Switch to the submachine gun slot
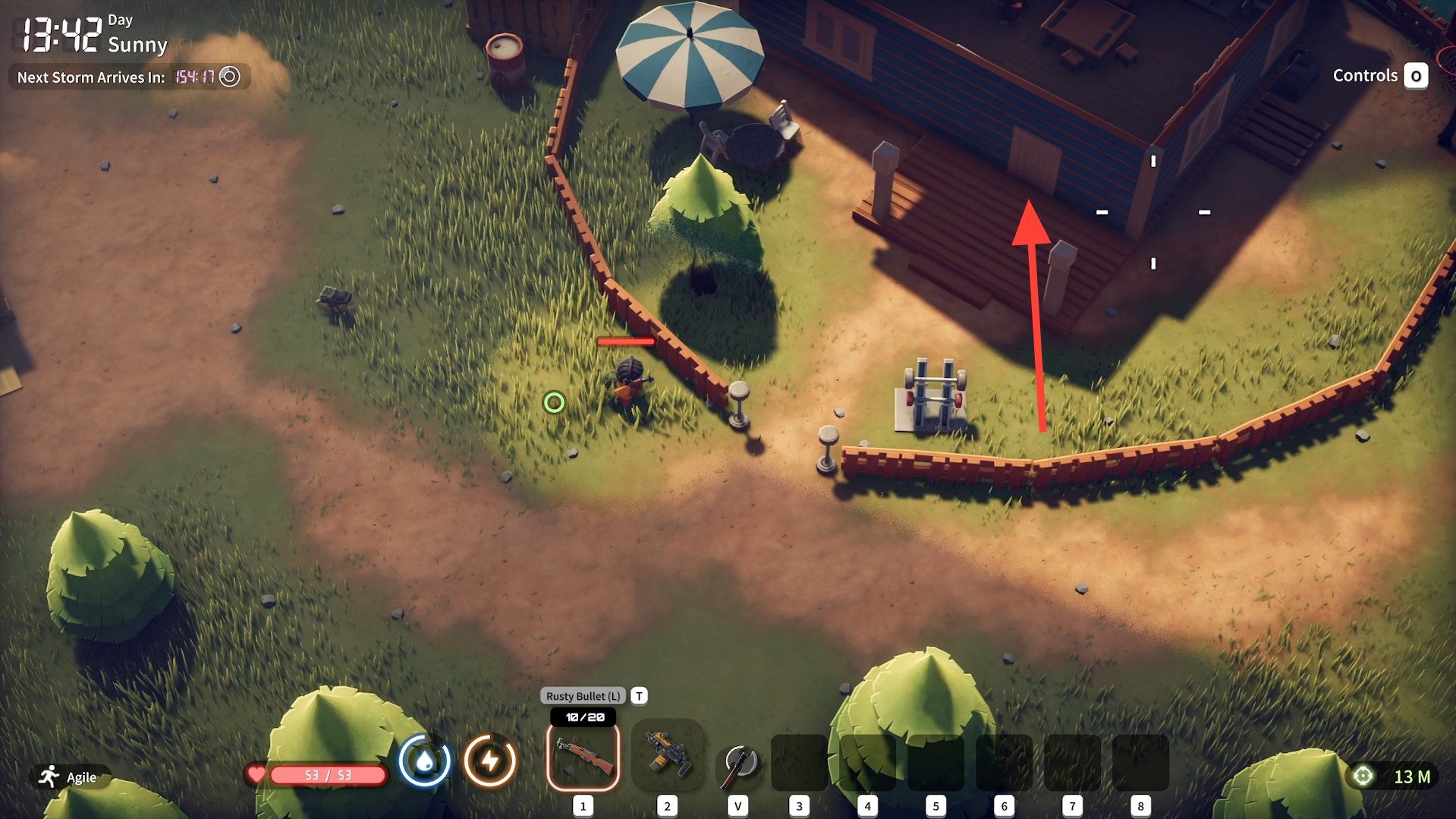Screen dimensions: 1456x819 (x=667, y=755)
